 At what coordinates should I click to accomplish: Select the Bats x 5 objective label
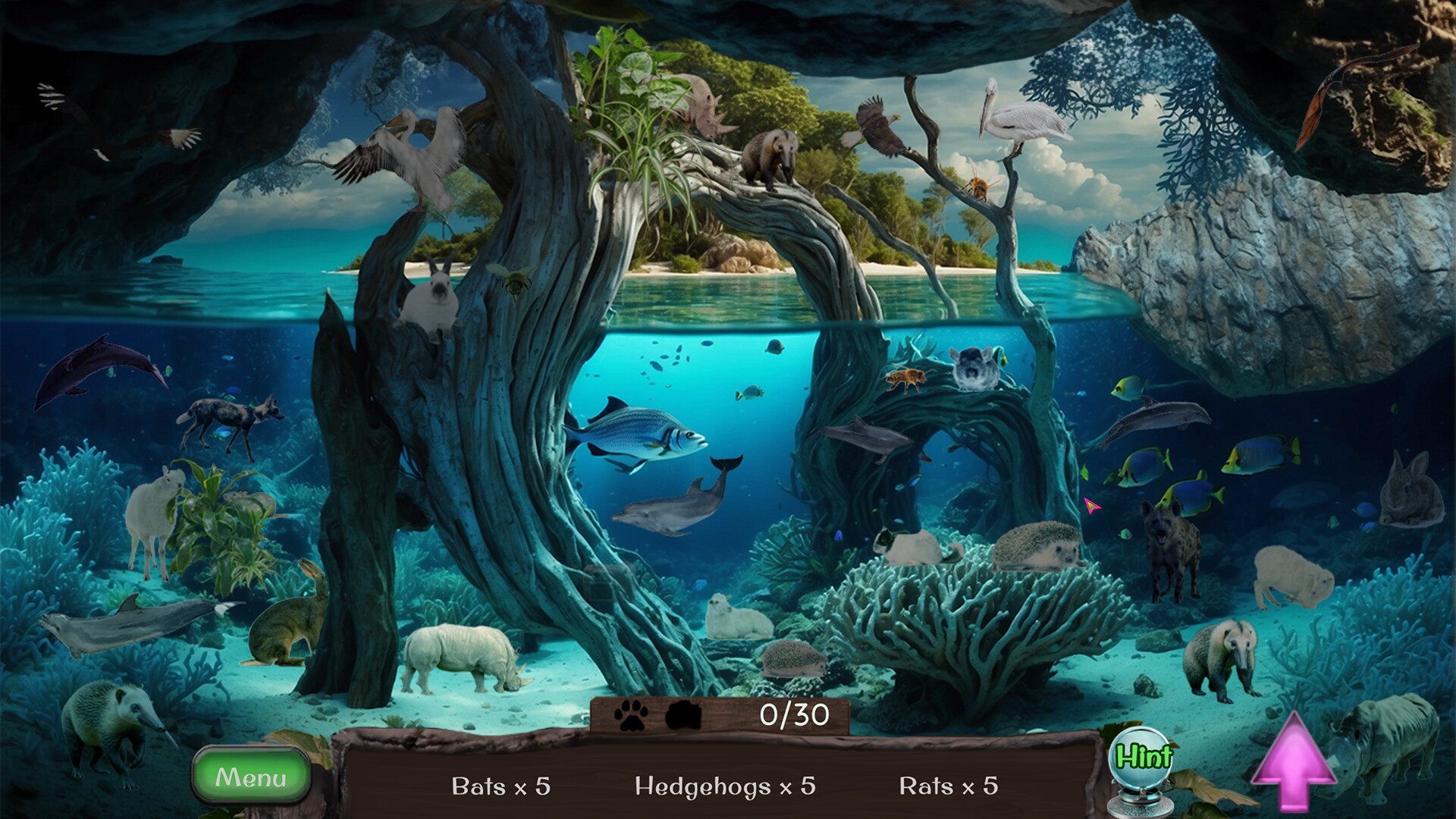click(500, 787)
